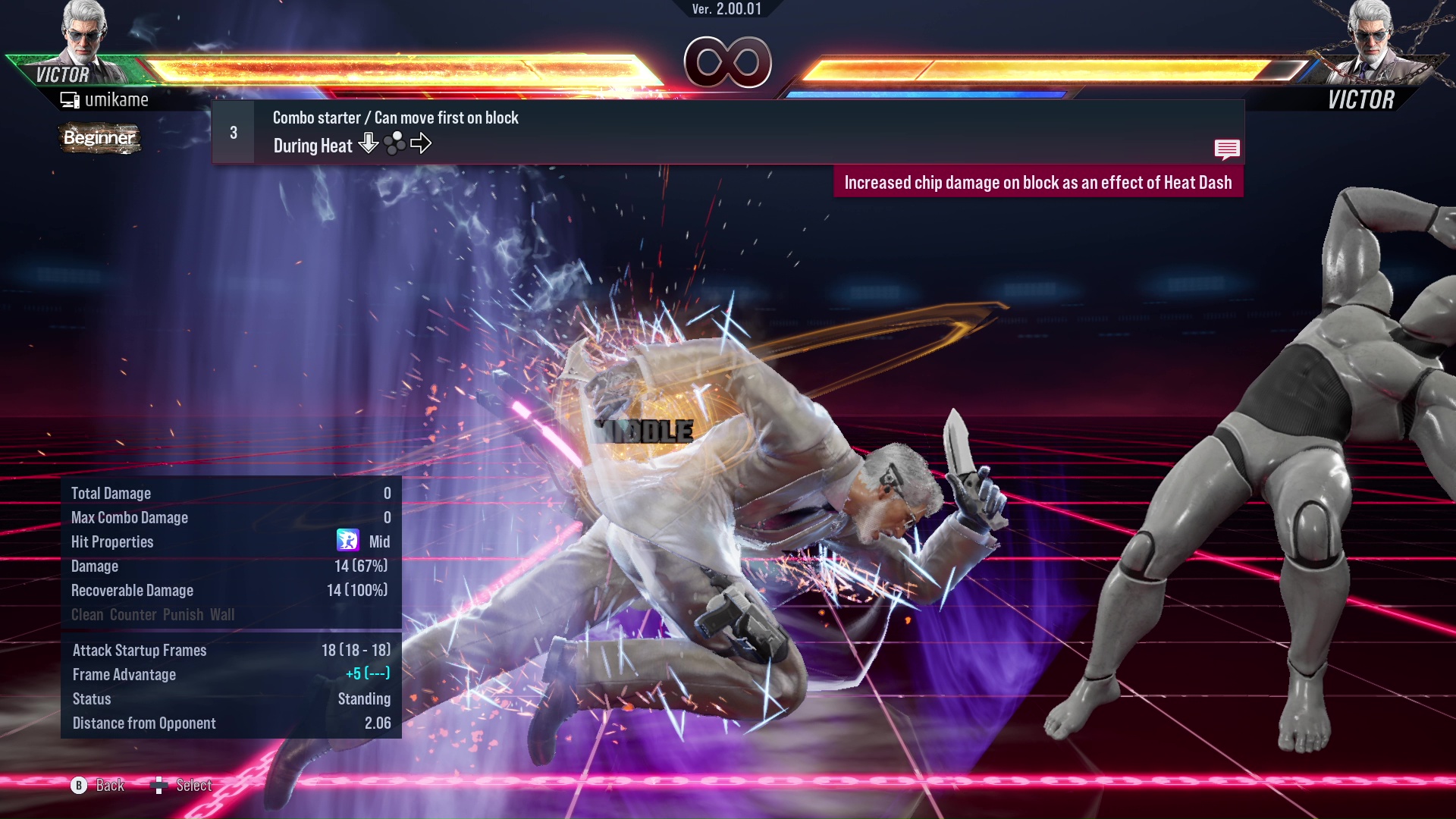Select the down-arrow input icon after "During Heat"
1456x819 pixels.
[369, 143]
